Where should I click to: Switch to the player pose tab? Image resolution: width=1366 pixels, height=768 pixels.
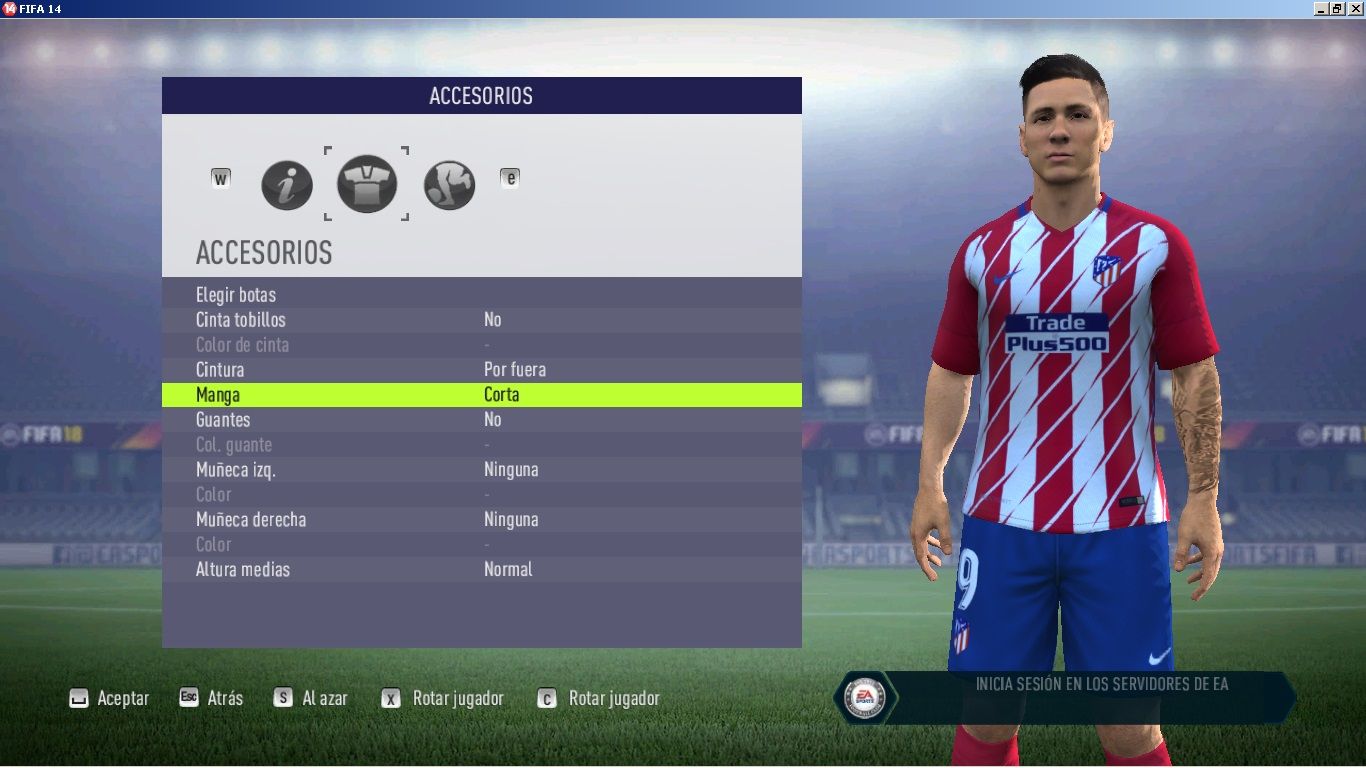click(449, 185)
